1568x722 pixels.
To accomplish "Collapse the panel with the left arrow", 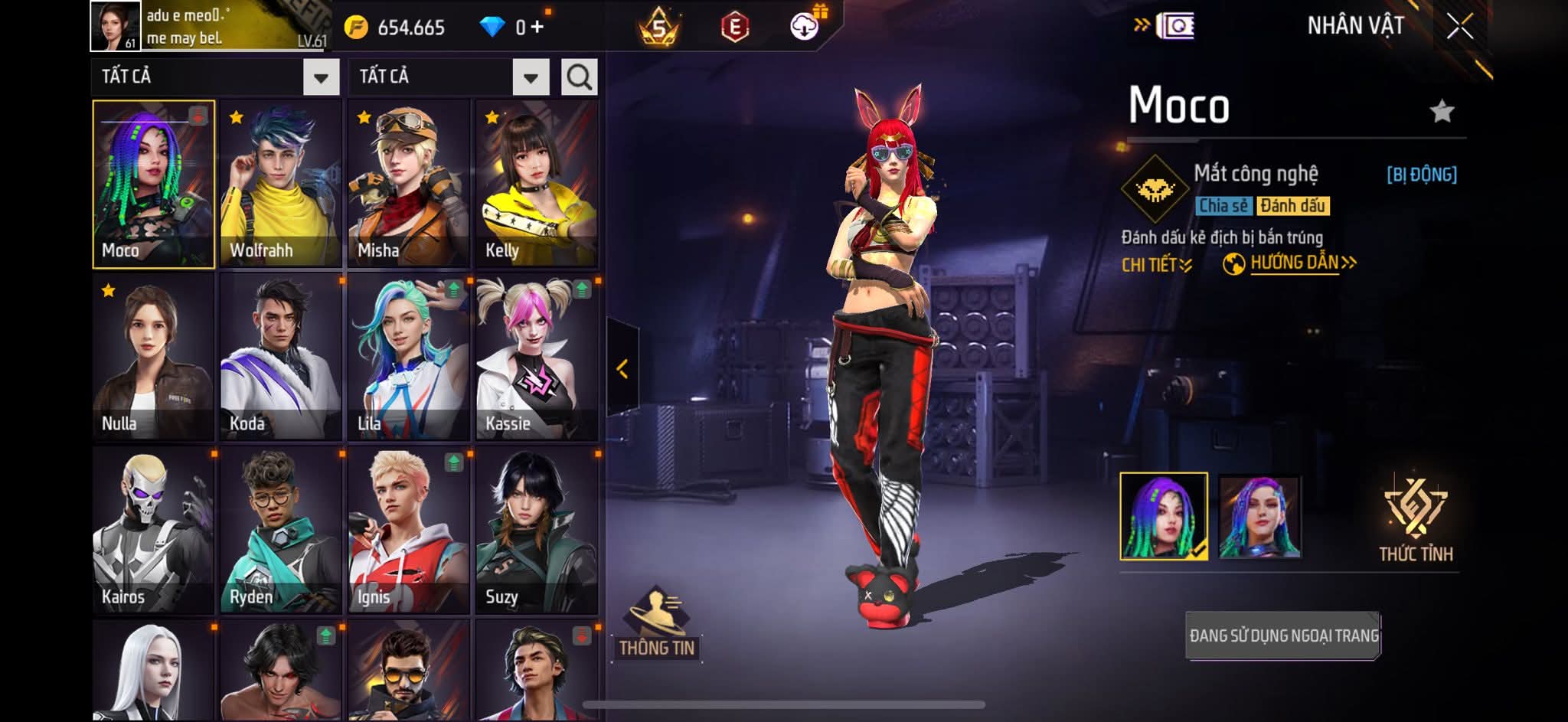I will [x=622, y=369].
